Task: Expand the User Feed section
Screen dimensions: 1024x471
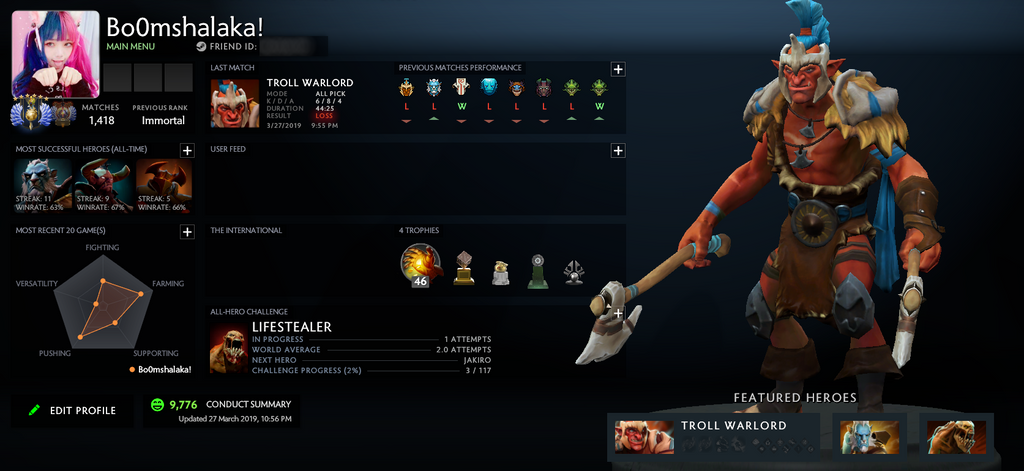Action: coord(618,150)
